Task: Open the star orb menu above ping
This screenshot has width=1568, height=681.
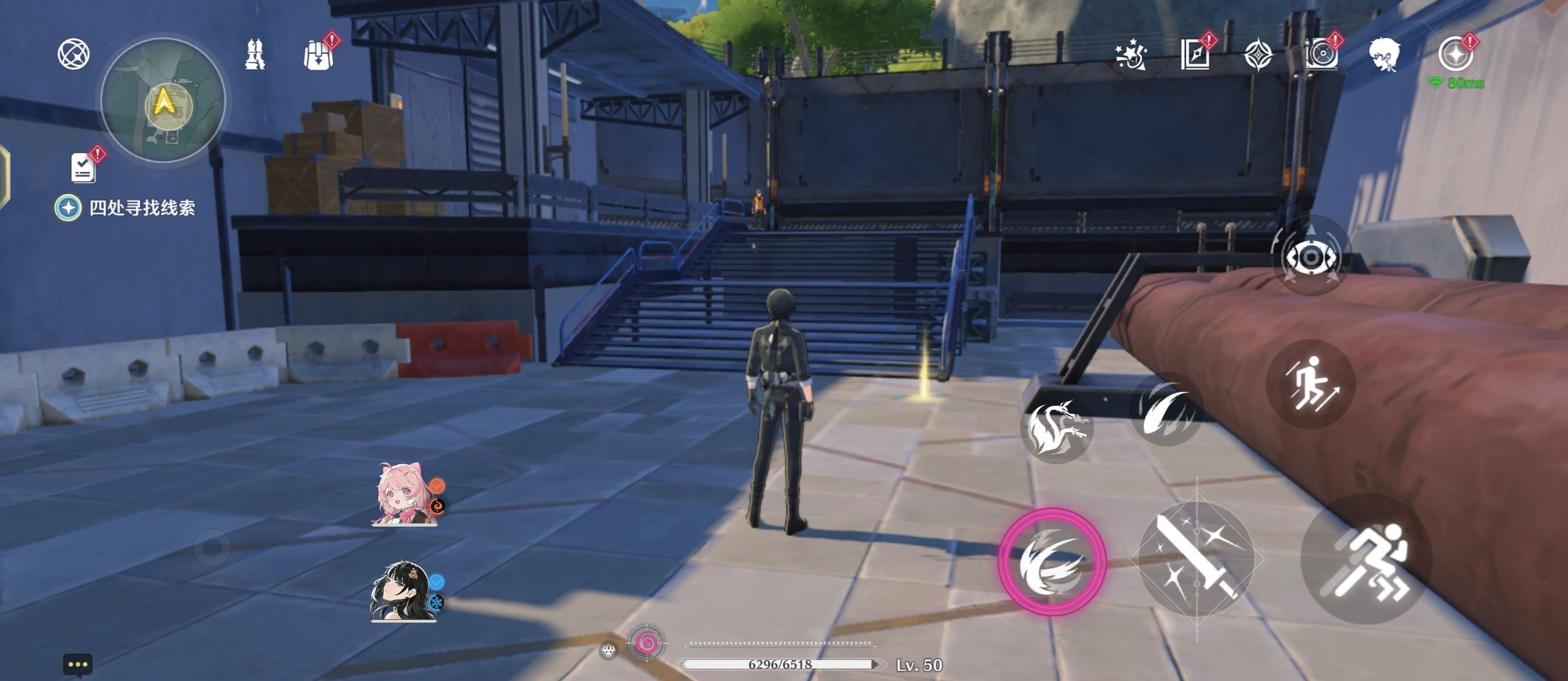Action: pyautogui.click(x=1455, y=54)
